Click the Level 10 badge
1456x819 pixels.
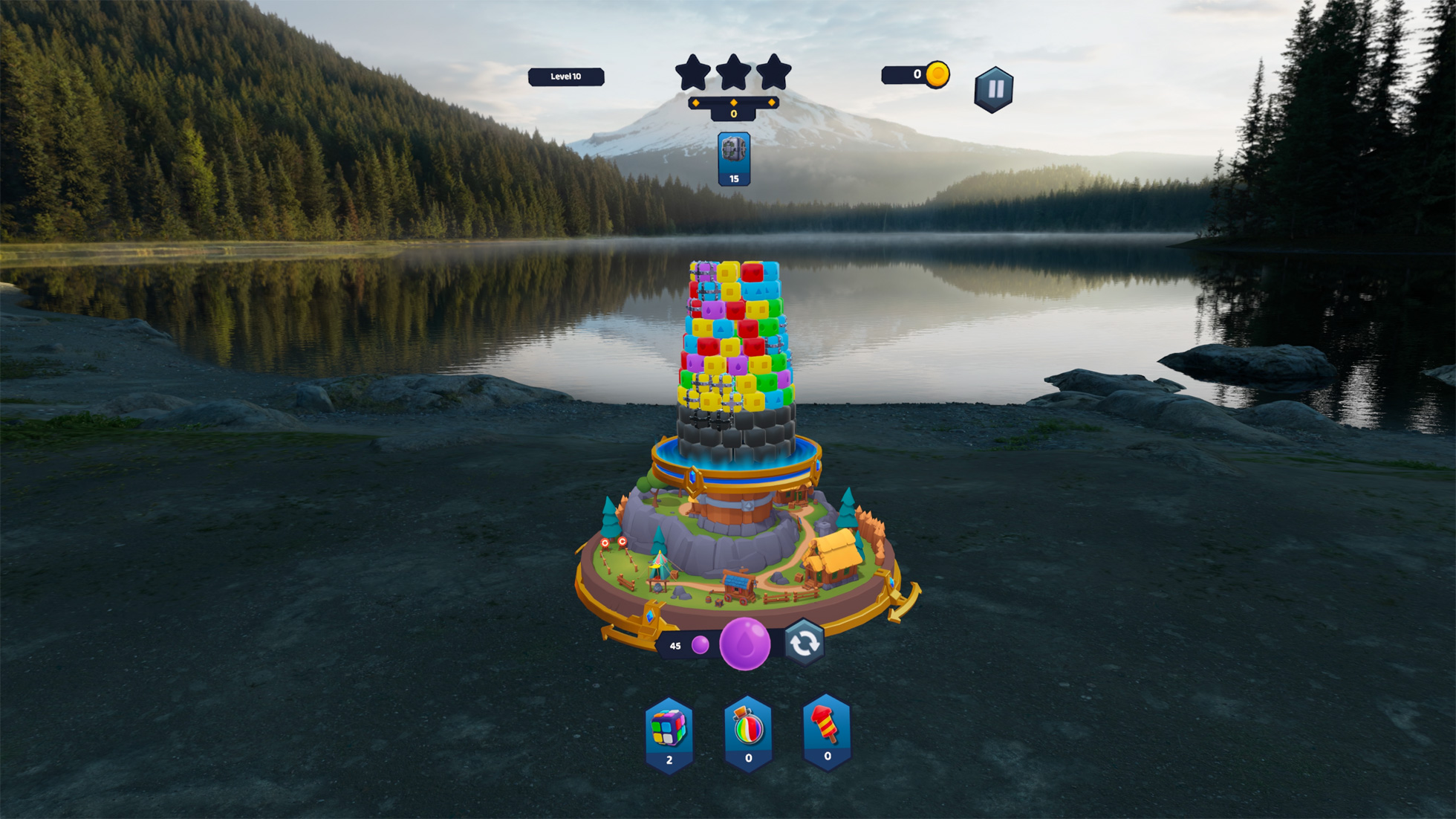pos(566,75)
